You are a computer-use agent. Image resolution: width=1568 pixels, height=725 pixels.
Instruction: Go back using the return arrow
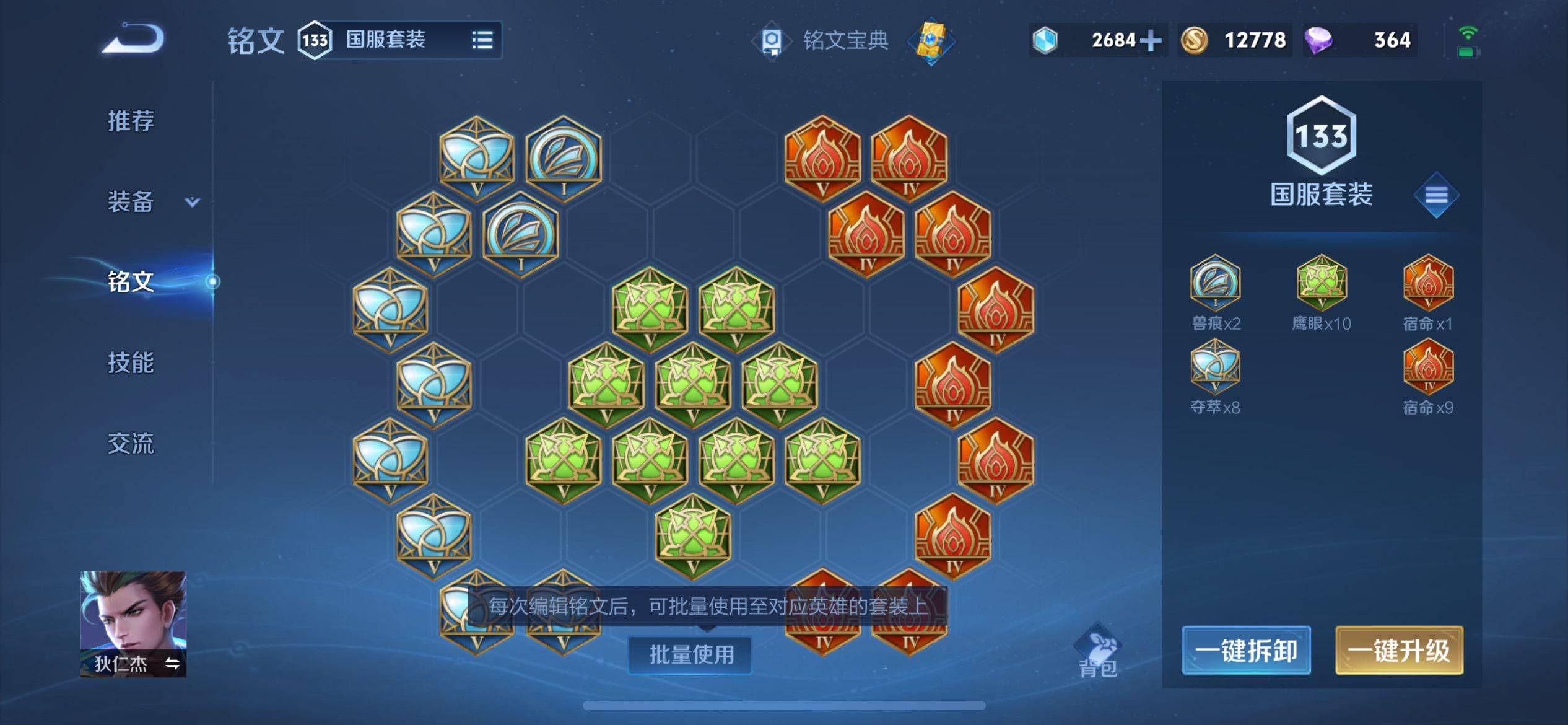[133, 39]
